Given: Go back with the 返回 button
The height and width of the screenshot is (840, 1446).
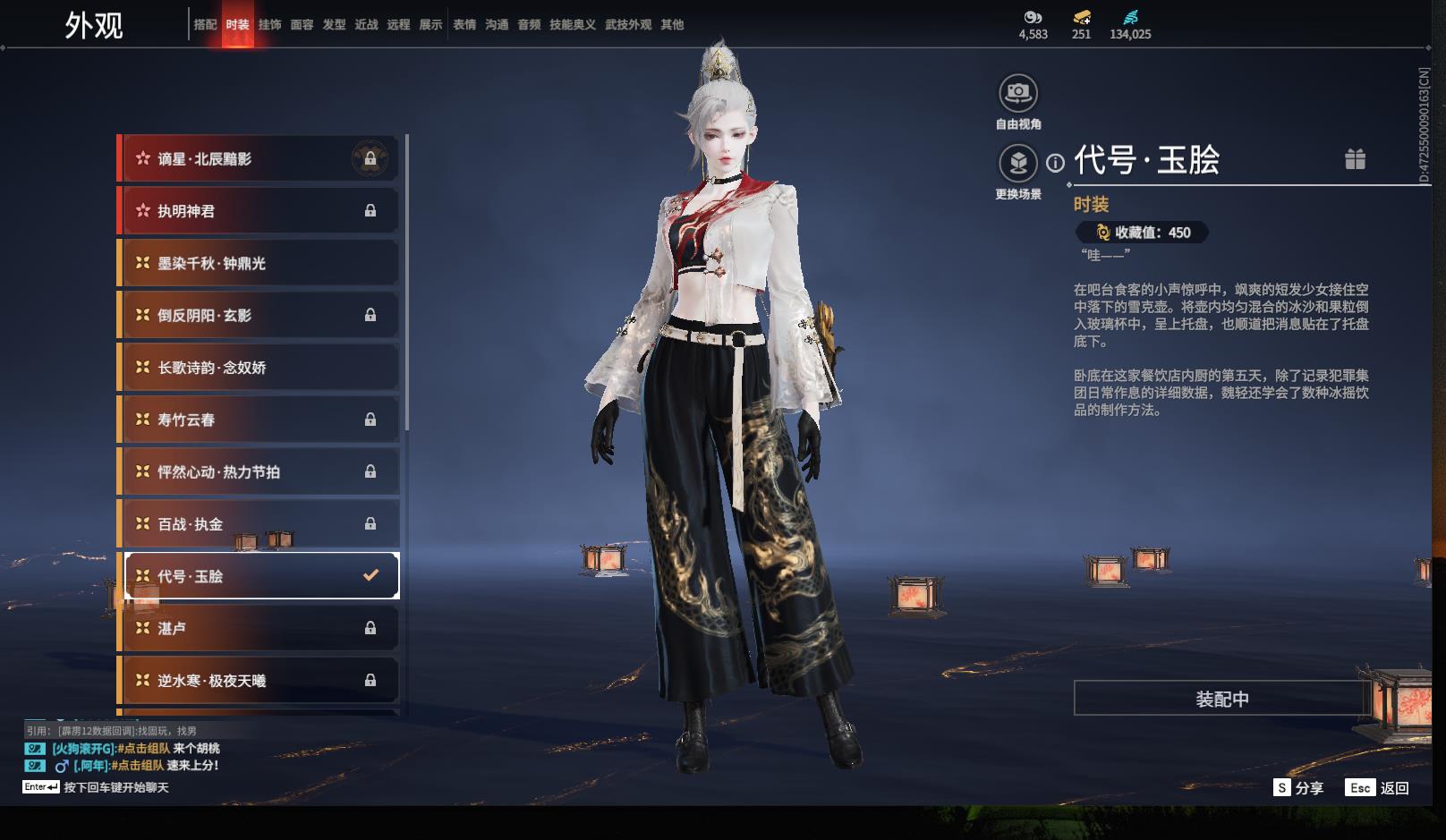Looking at the screenshot, I should pyautogui.click(x=1379, y=787).
